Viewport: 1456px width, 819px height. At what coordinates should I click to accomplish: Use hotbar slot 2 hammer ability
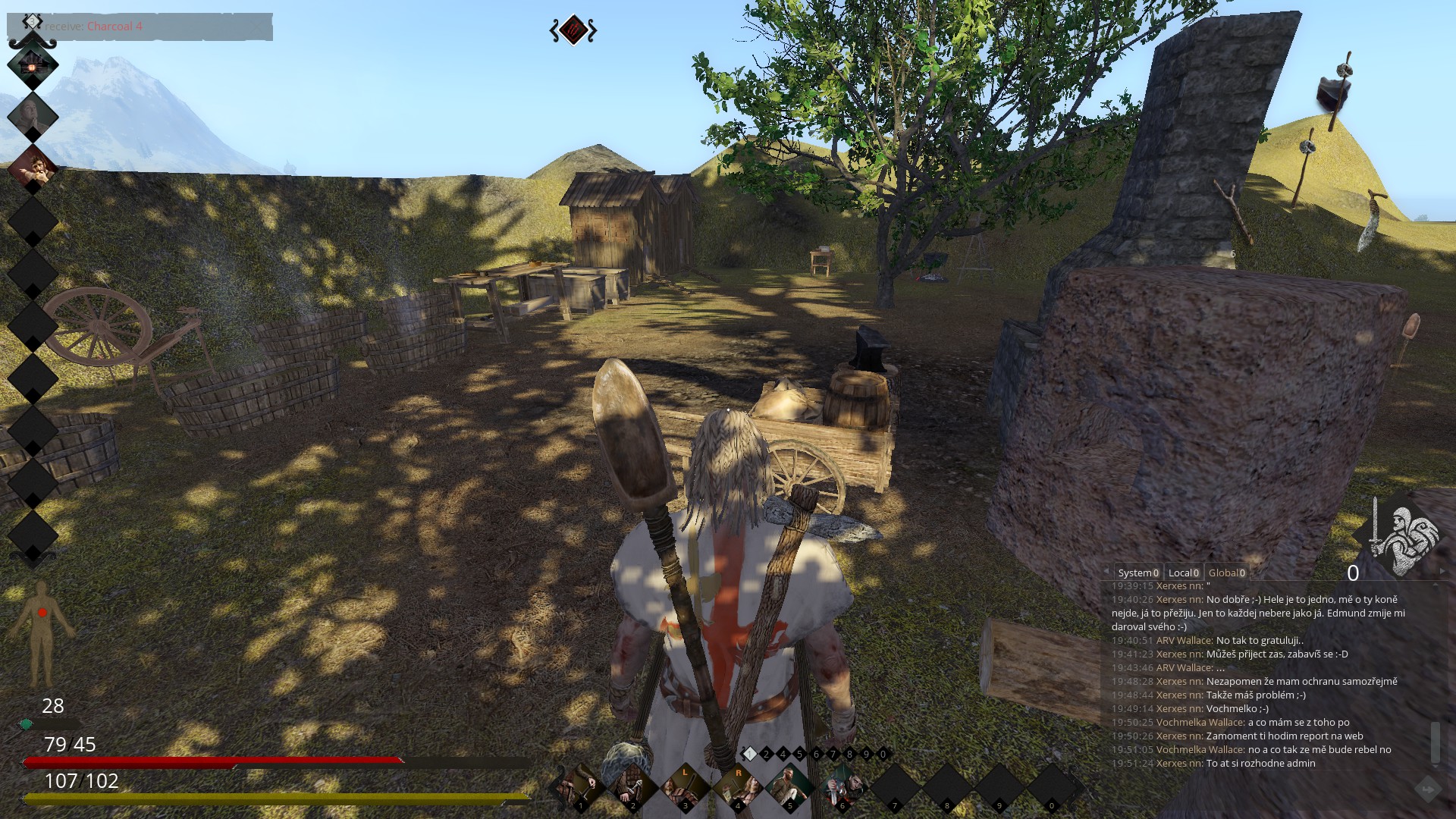tap(632, 788)
